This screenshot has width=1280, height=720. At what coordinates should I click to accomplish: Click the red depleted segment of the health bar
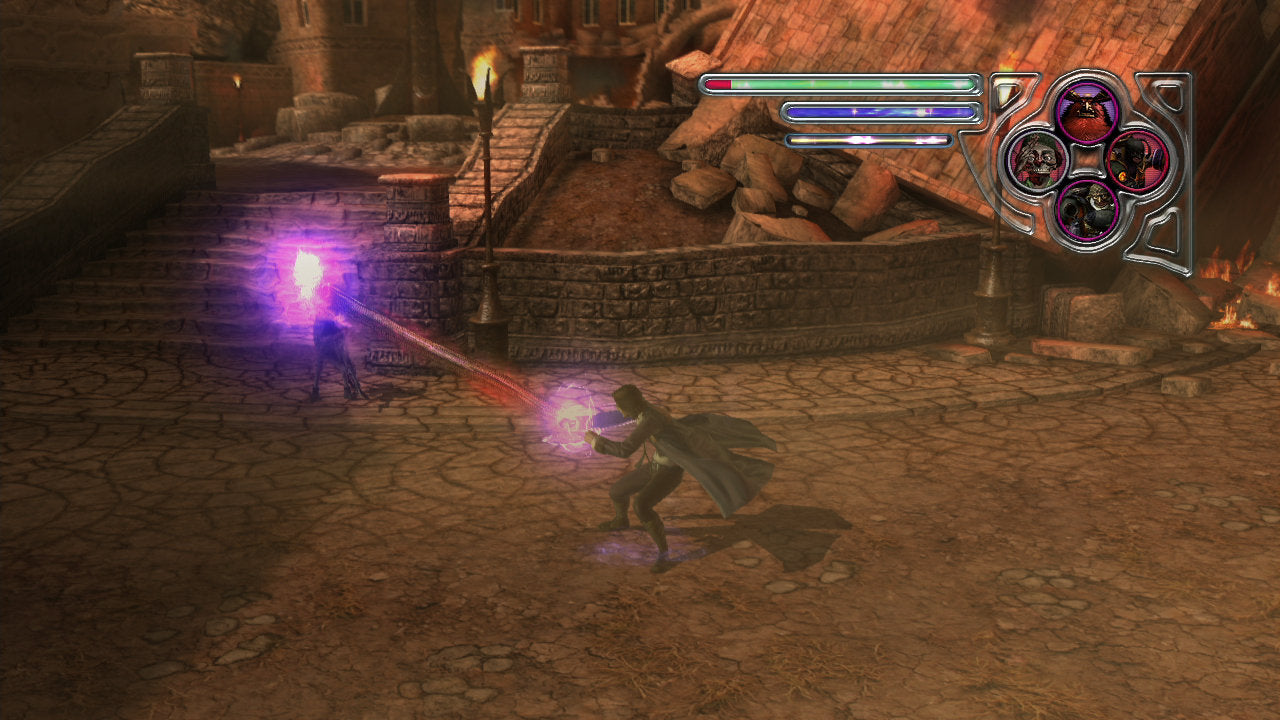pos(718,85)
